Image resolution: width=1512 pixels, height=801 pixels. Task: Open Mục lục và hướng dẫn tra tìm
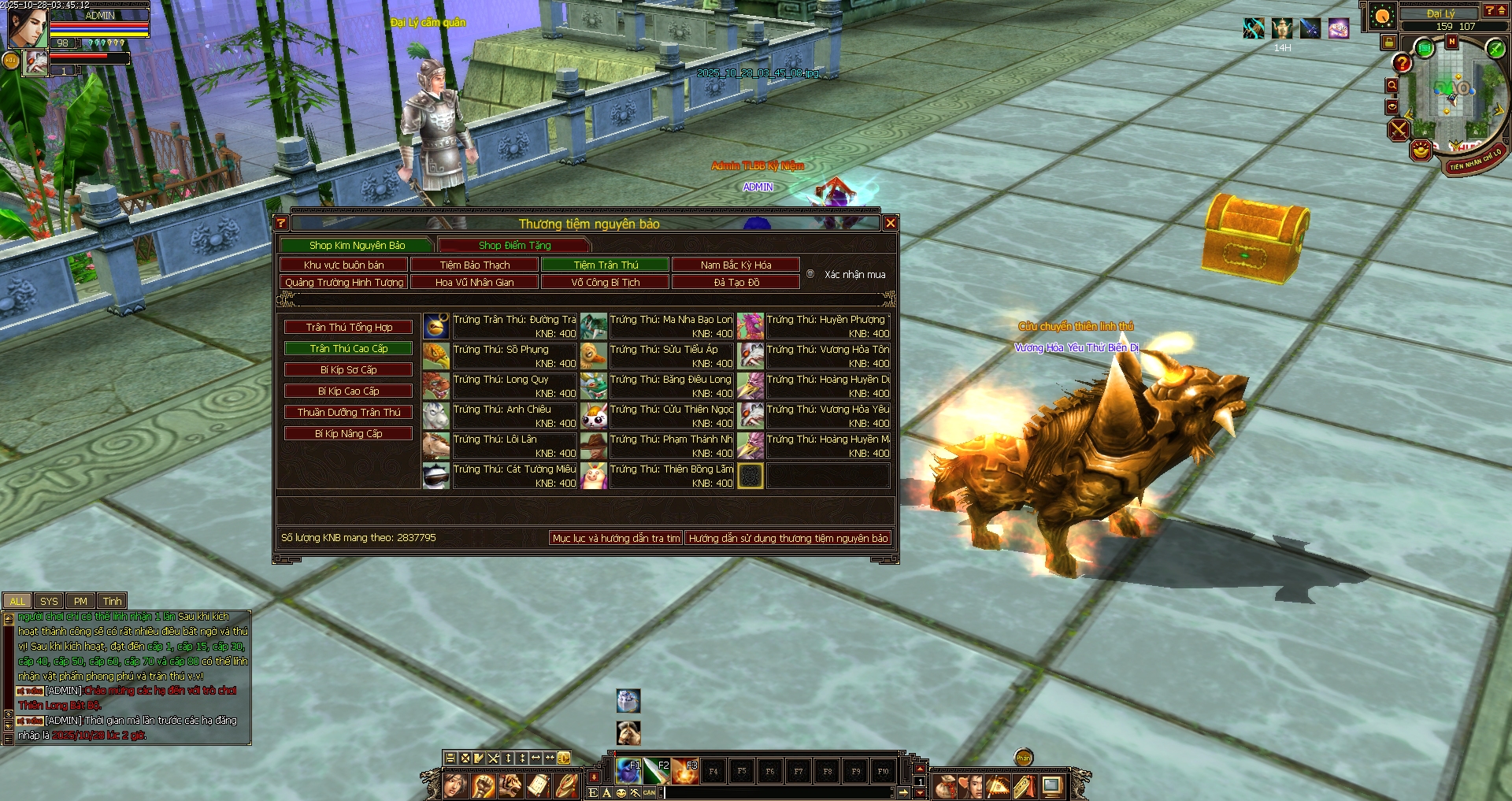[616, 539]
